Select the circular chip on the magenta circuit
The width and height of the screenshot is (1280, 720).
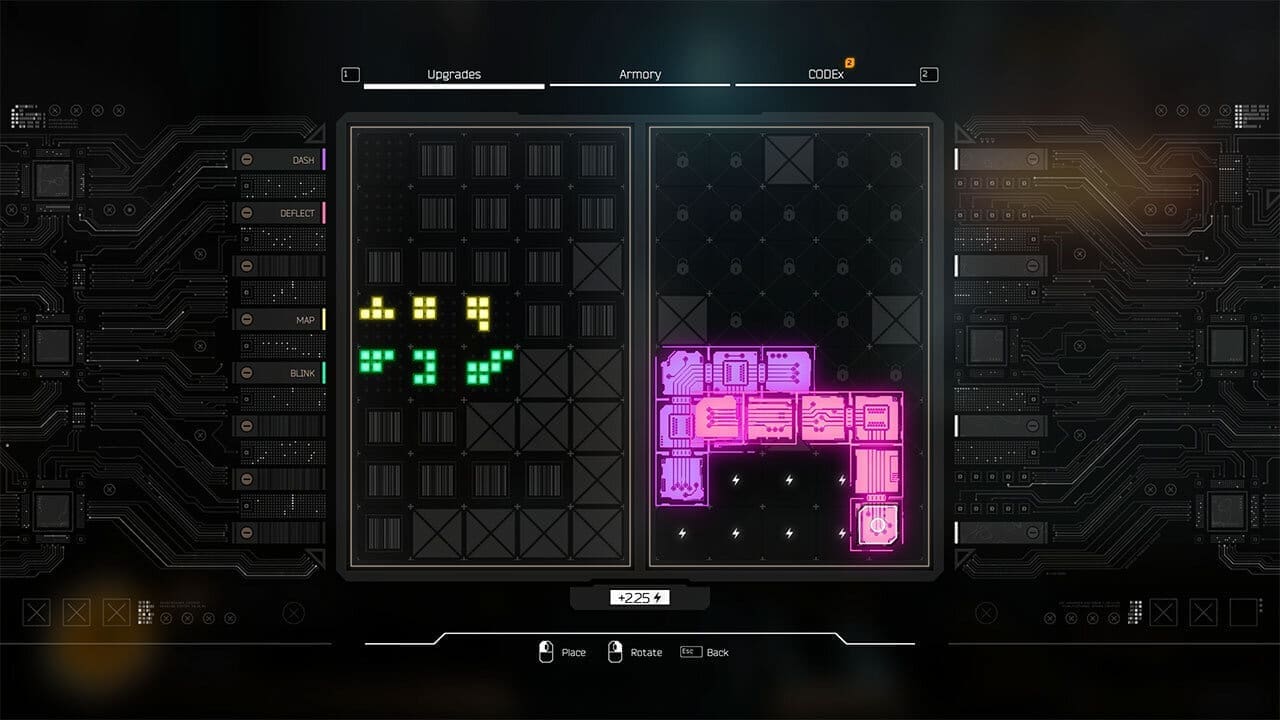(879, 523)
